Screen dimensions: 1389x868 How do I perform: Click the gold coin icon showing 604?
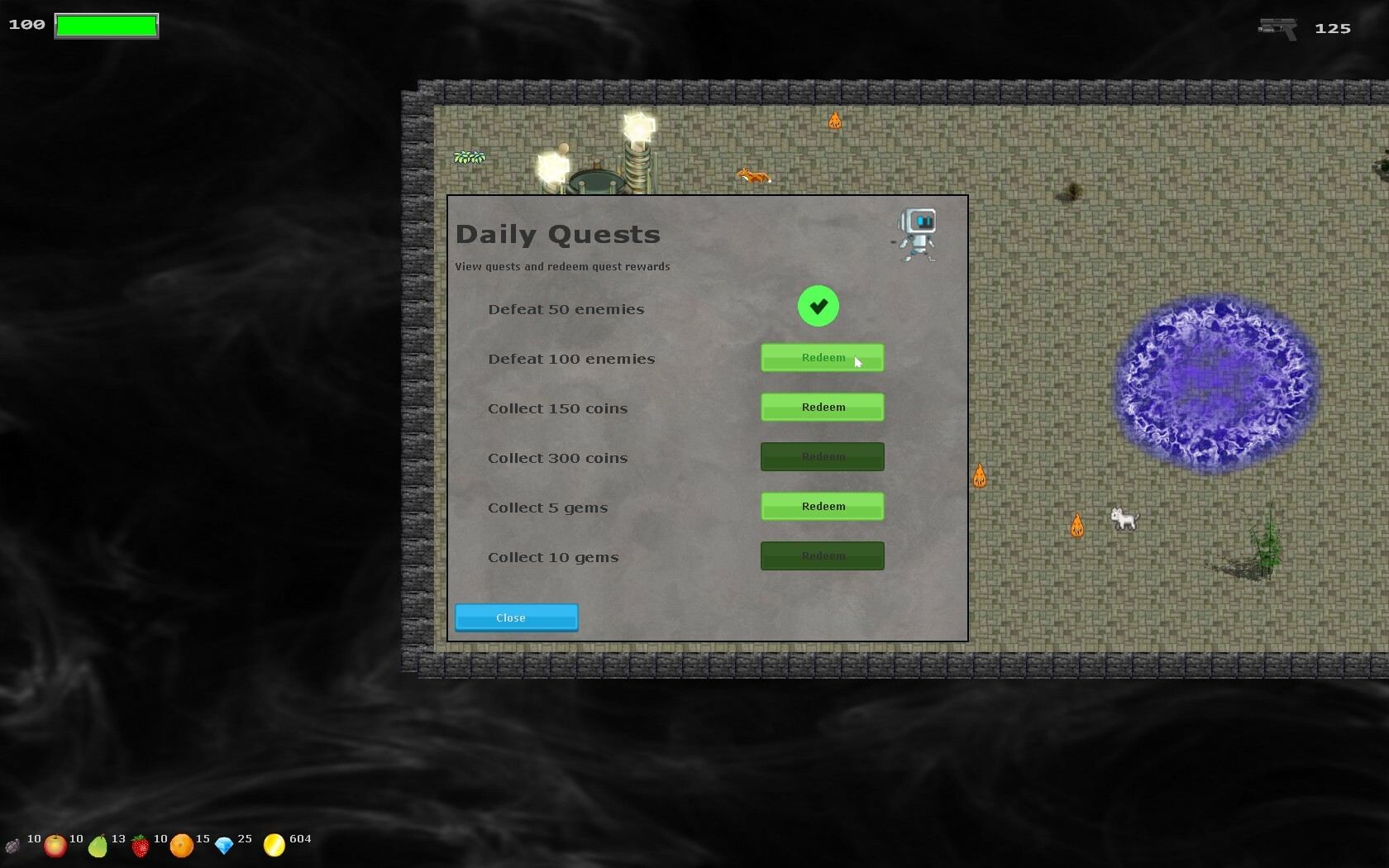click(274, 843)
